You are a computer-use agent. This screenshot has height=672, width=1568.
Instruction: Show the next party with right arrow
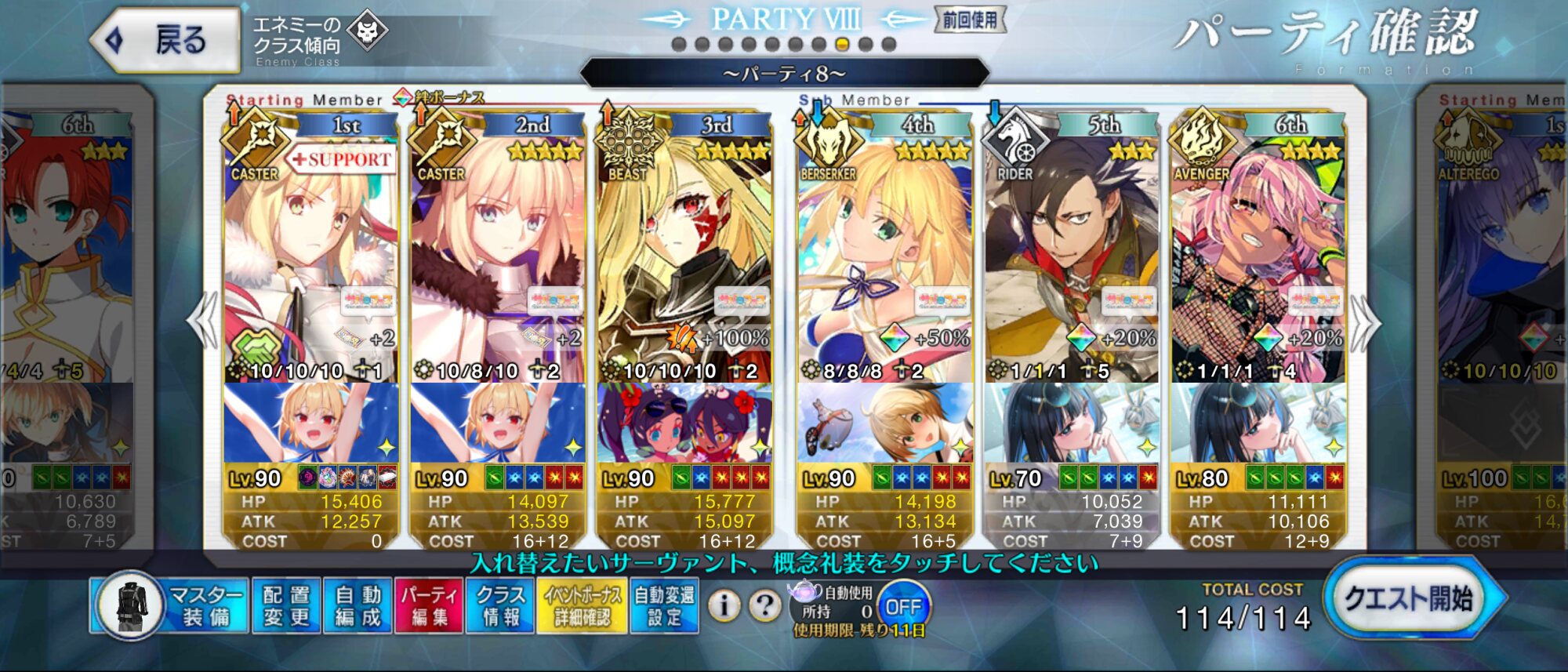1366,321
